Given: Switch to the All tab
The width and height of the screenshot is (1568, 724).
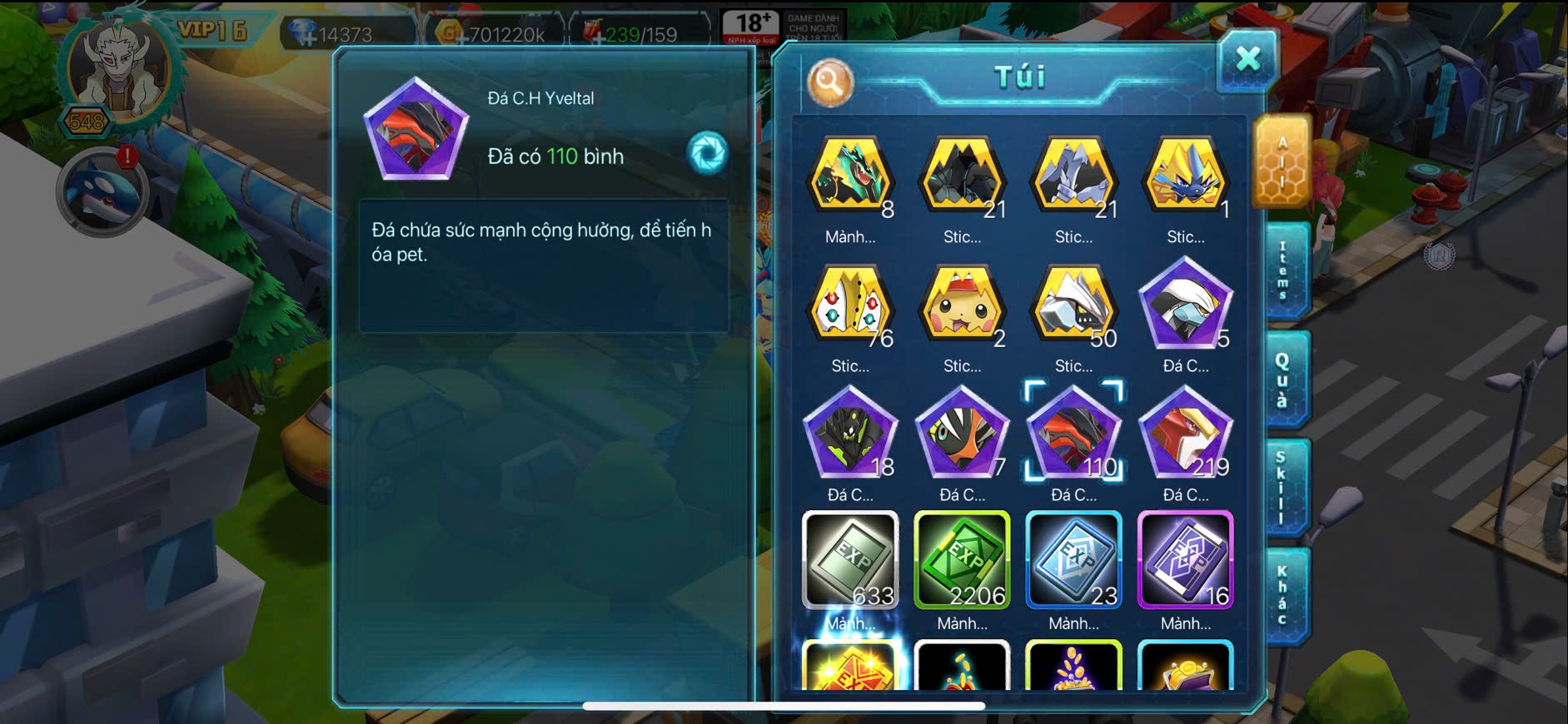Looking at the screenshot, I should click(x=1282, y=161).
